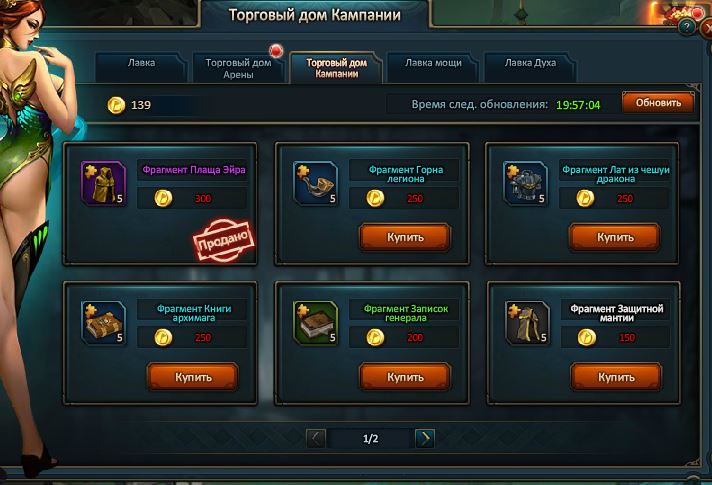Buy the Фрагмент Защитной мантии

pos(615,376)
